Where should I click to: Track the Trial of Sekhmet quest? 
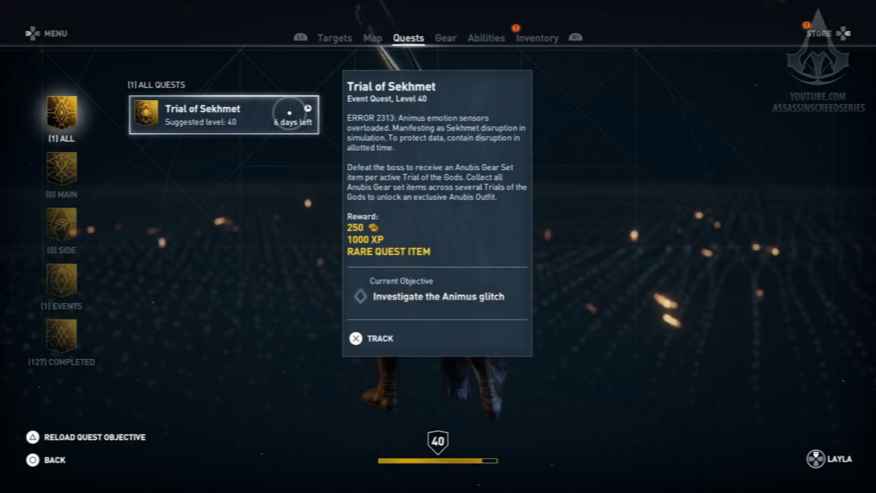(371, 338)
